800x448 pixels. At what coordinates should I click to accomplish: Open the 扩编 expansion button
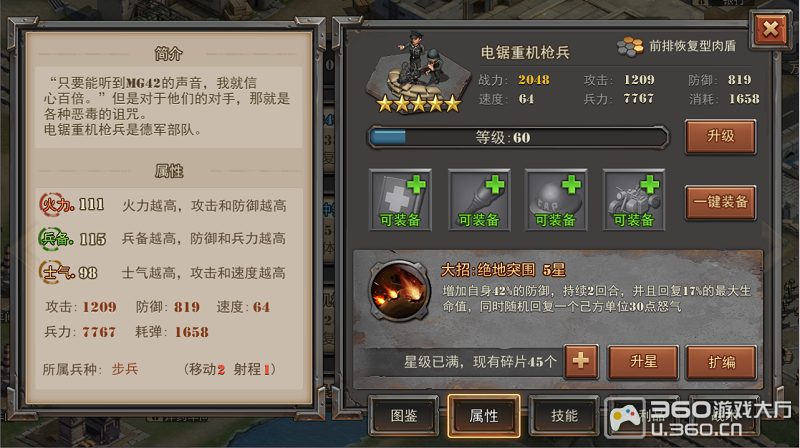point(721,361)
